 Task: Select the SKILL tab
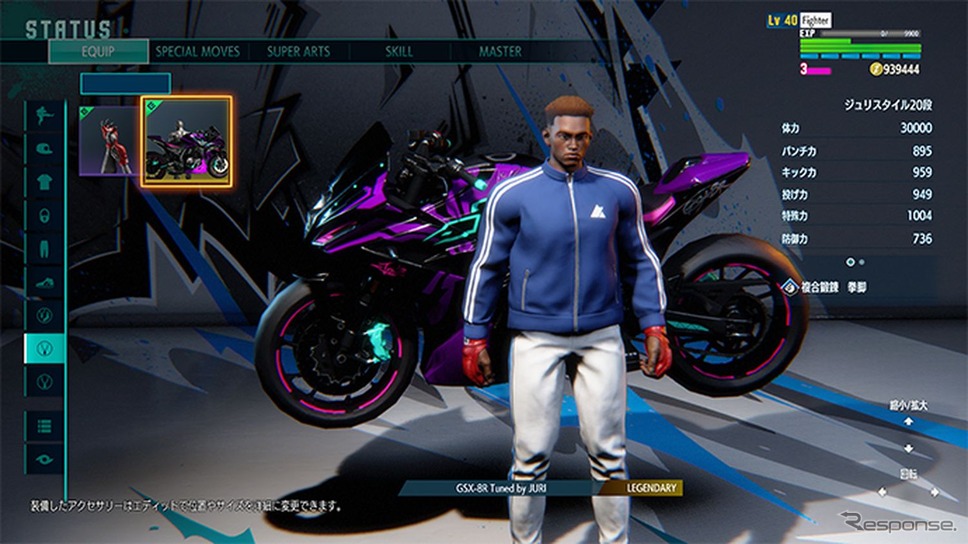point(398,51)
